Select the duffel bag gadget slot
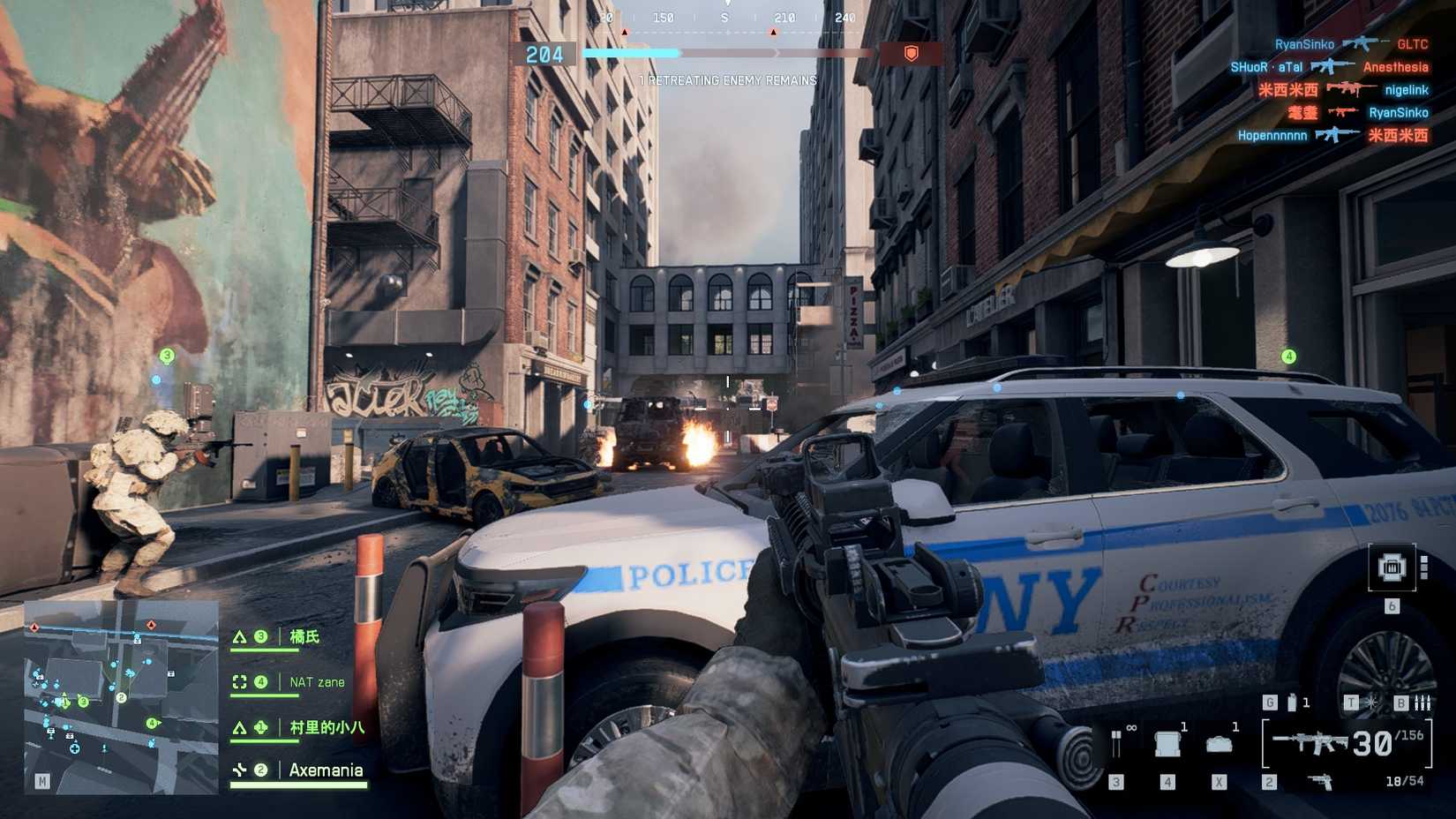 point(1219,744)
